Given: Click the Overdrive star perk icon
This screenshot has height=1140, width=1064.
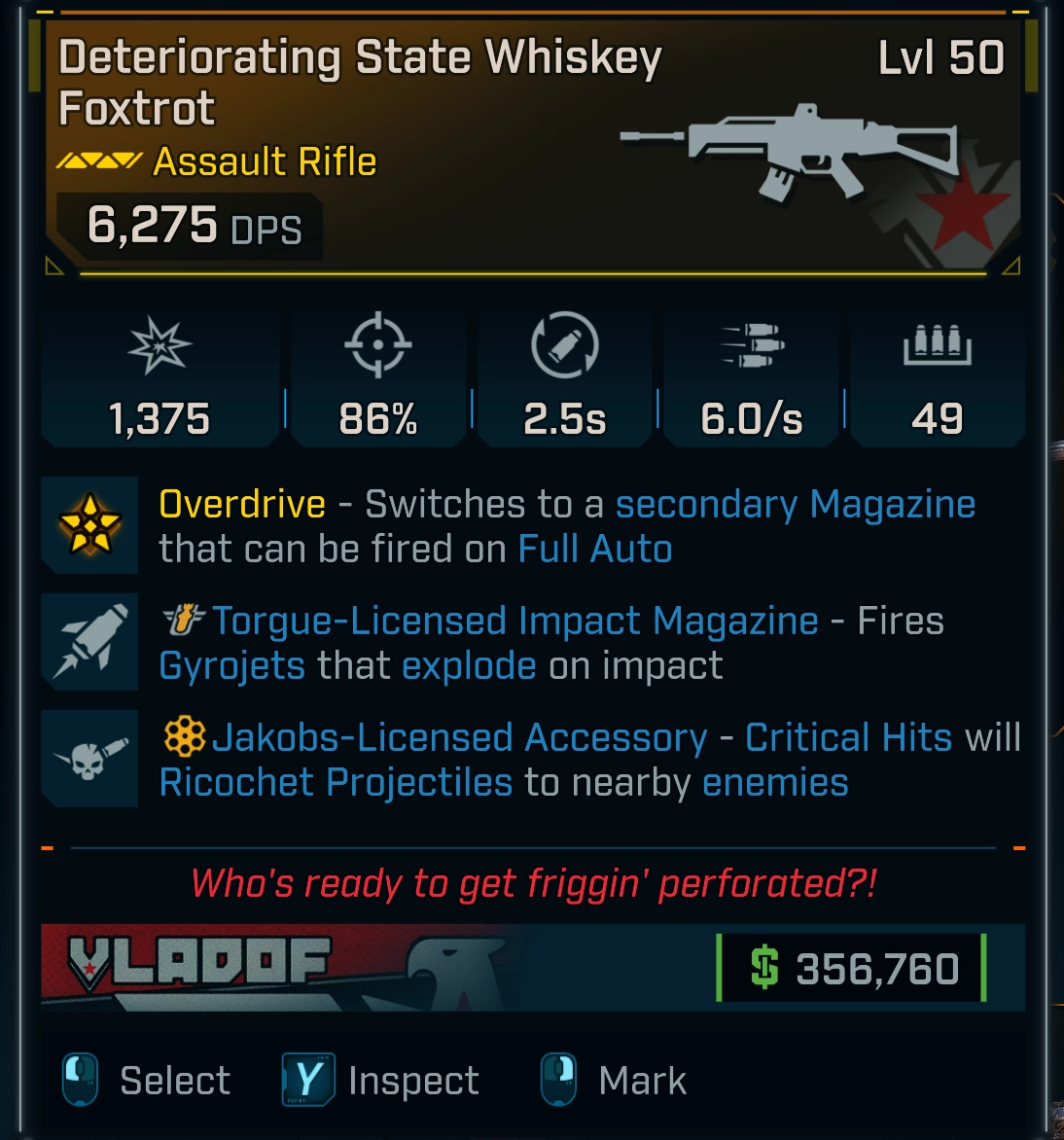Looking at the screenshot, I should pyautogui.click(x=89, y=525).
